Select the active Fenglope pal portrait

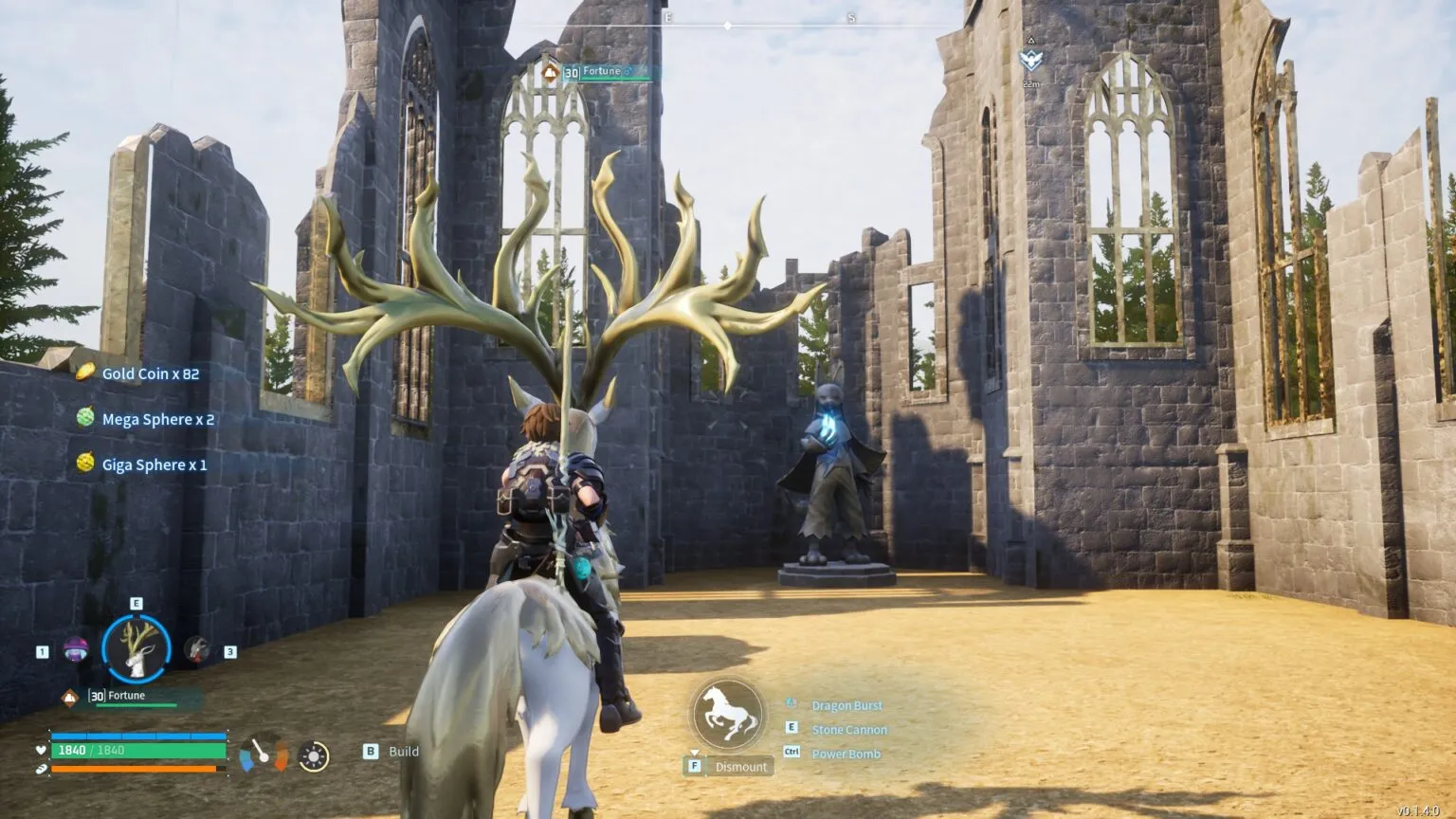click(x=136, y=648)
